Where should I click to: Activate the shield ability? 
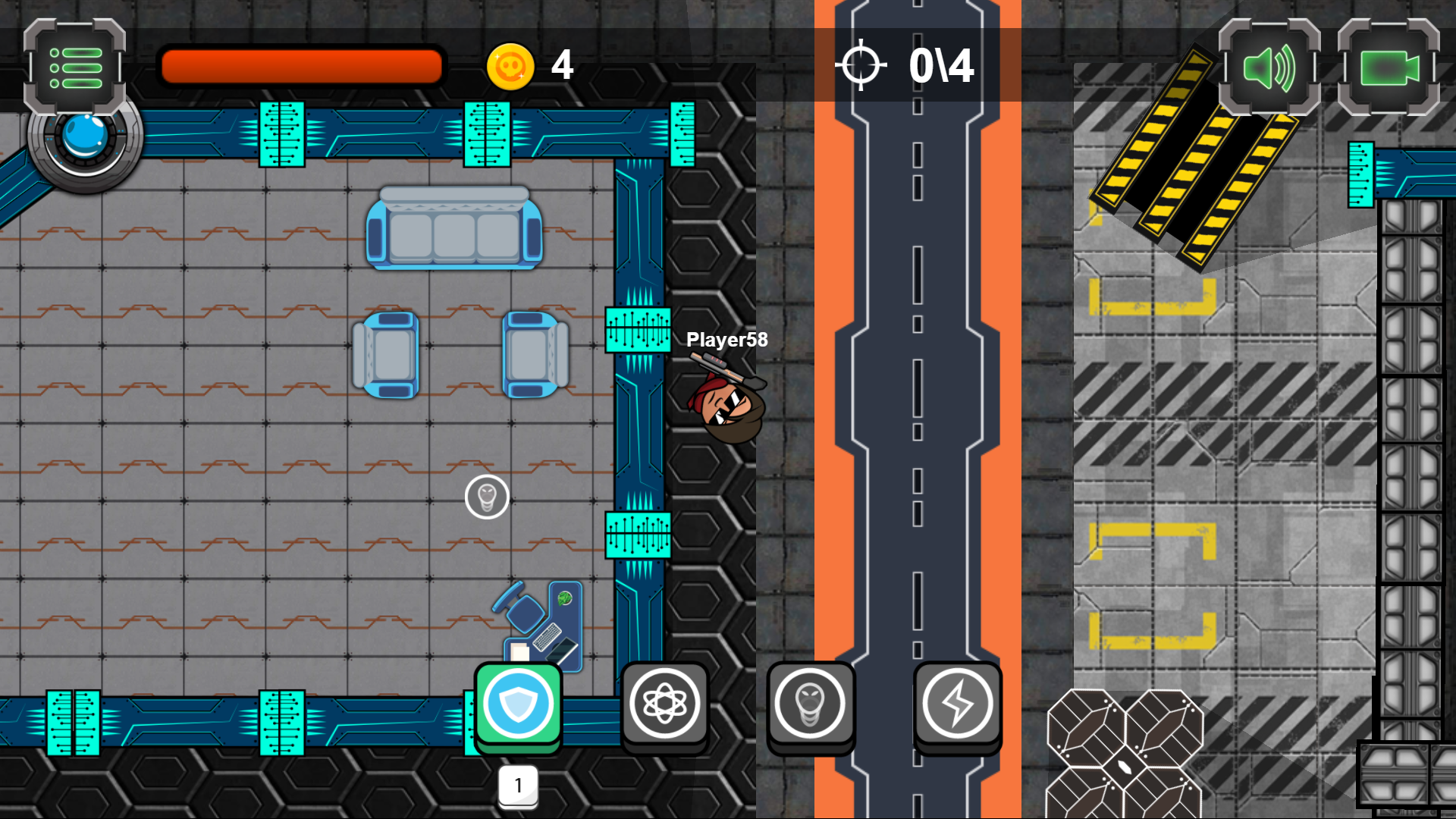[x=518, y=704]
